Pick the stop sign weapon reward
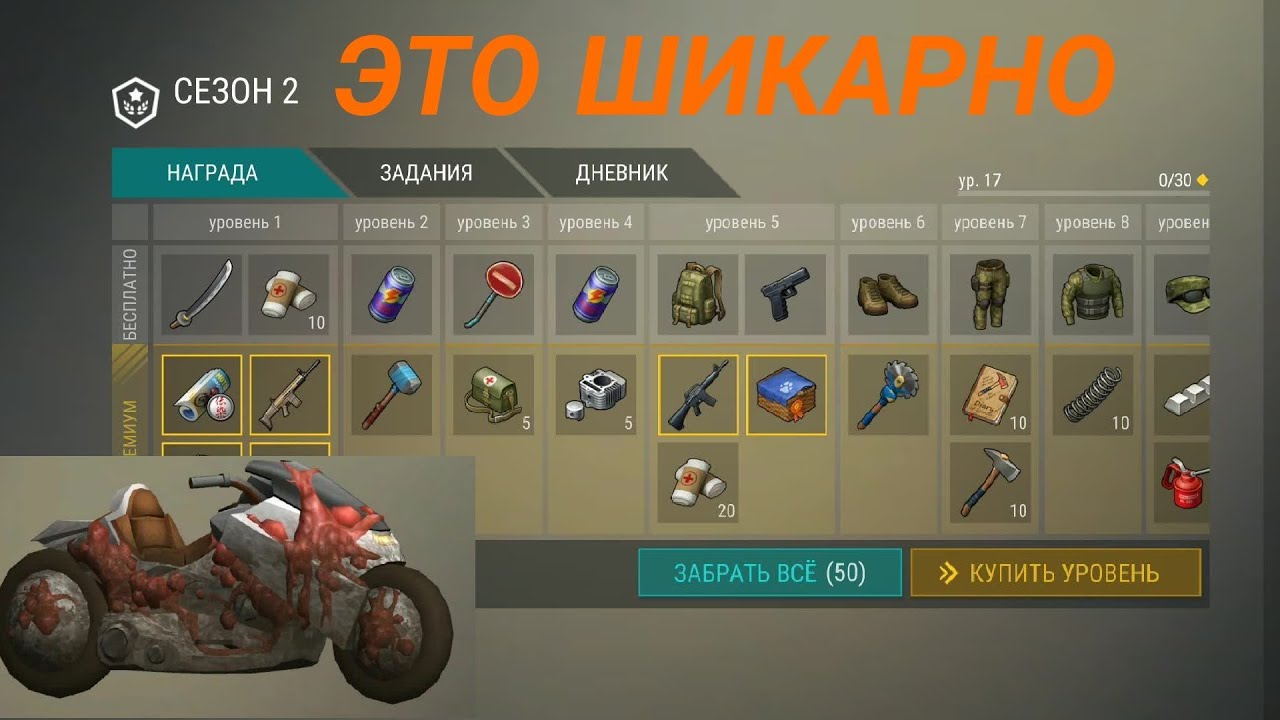 [493, 294]
